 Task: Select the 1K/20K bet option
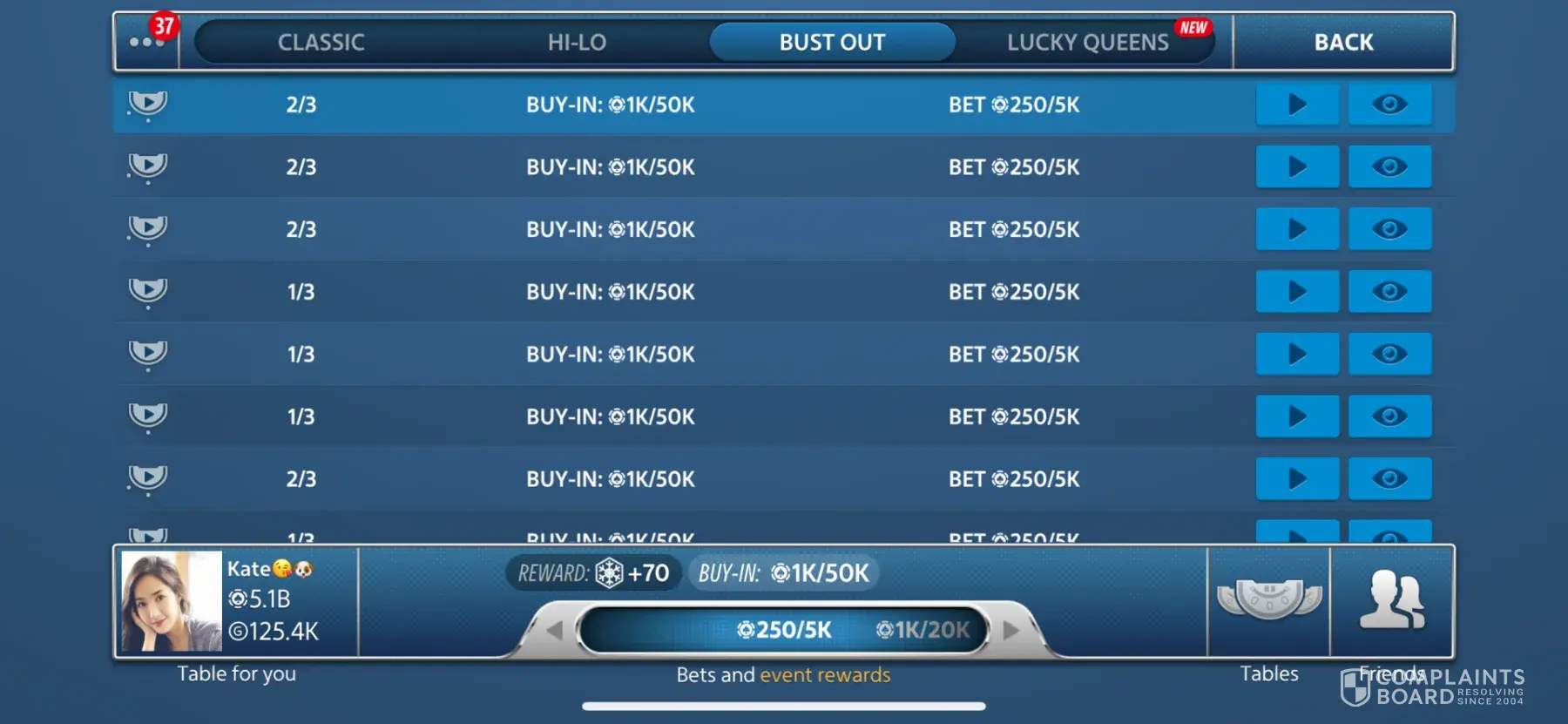pyautogui.click(x=923, y=630)
